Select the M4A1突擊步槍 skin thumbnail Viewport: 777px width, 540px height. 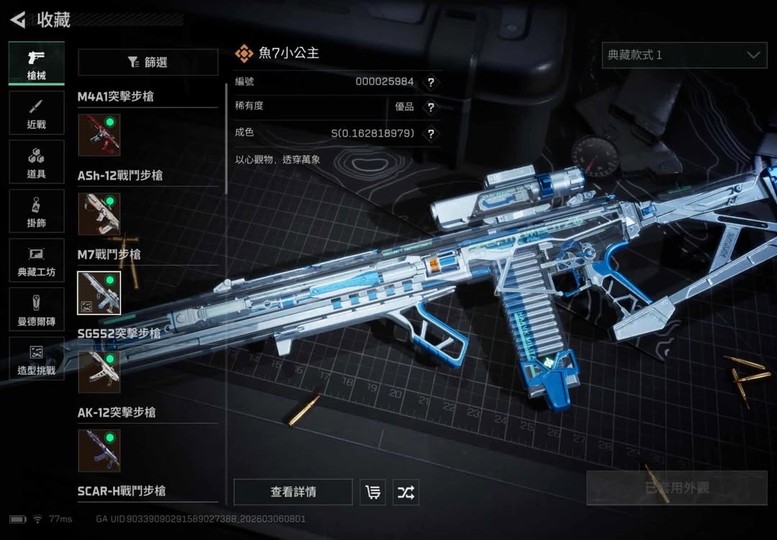point(99,135)
